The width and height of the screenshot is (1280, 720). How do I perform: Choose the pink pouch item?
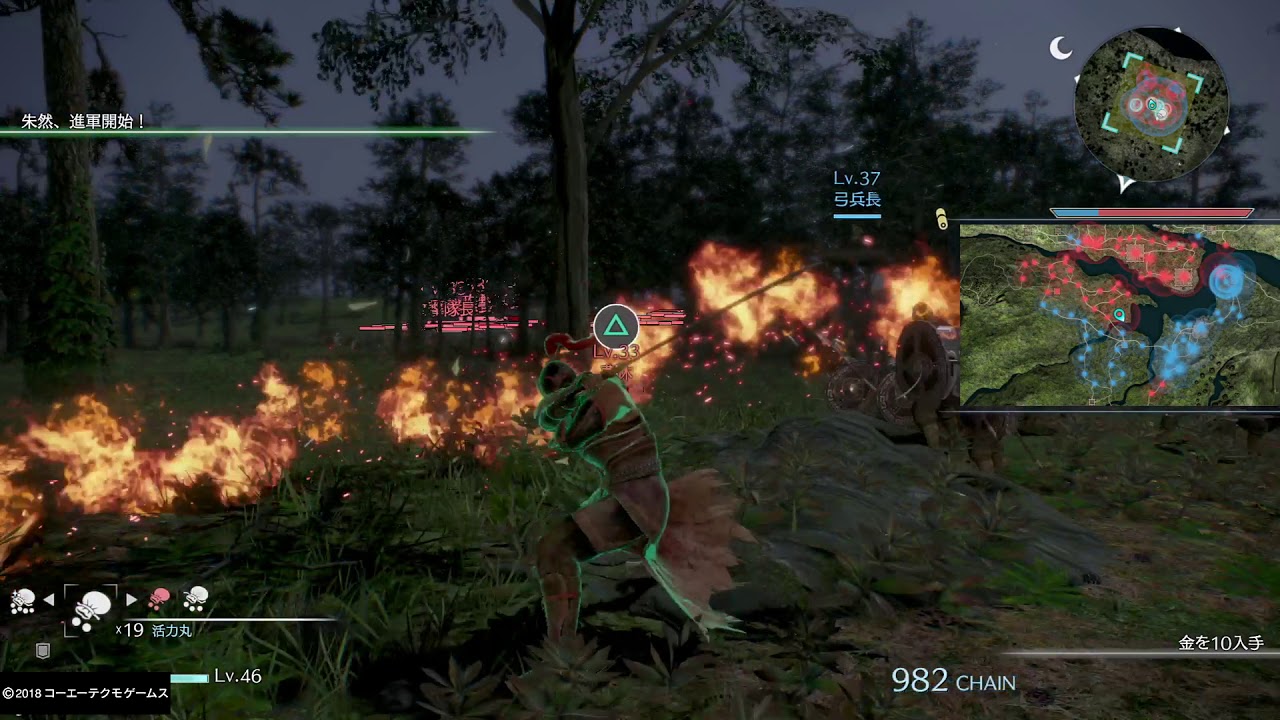click(159, 599)
